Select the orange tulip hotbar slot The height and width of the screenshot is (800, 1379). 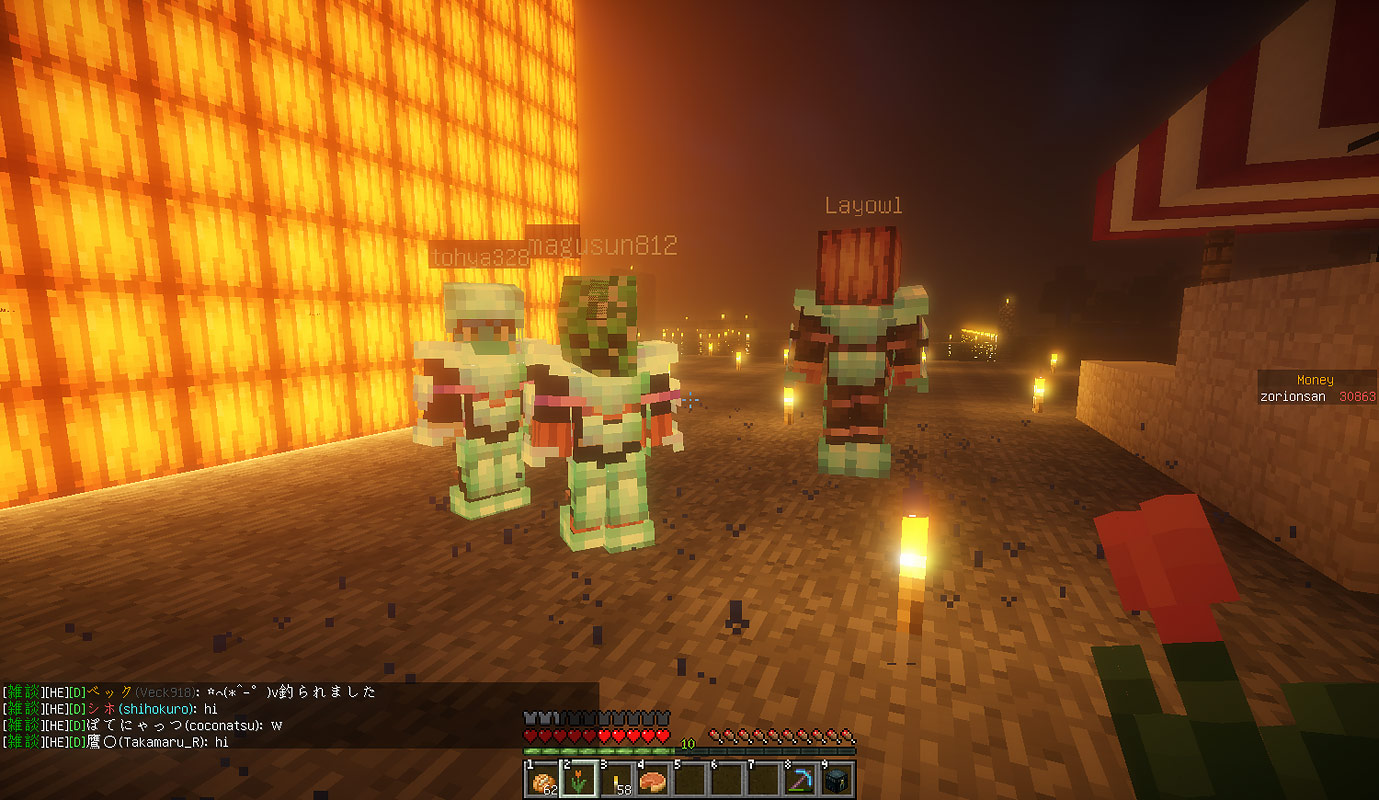(579, 779)
